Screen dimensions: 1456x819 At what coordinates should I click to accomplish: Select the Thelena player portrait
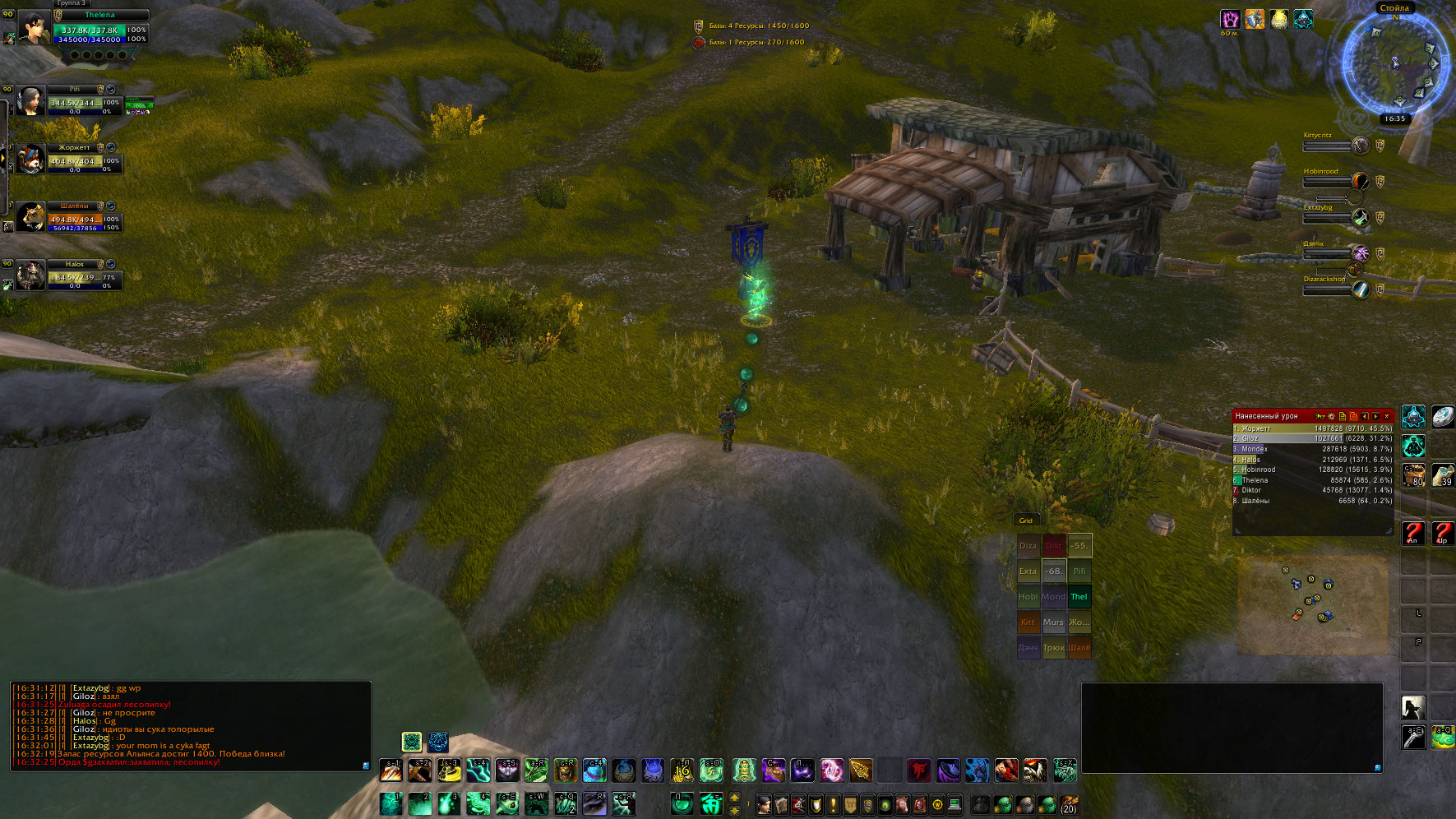pos(34,28)
